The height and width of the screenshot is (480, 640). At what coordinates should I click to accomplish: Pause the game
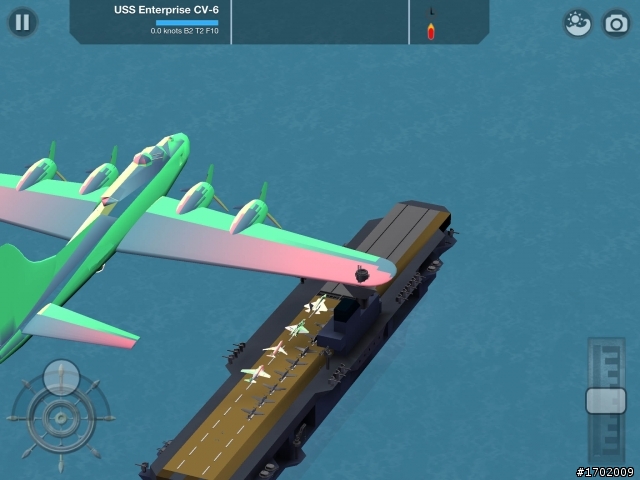coord(22,22)
